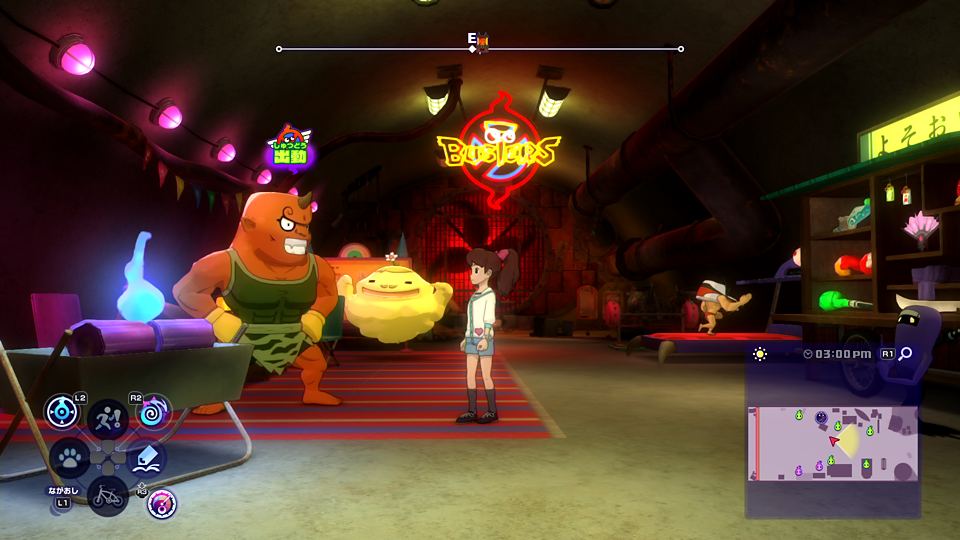Open the minimap
Screen dimensions: 960x540
click(x=832, y=442)
